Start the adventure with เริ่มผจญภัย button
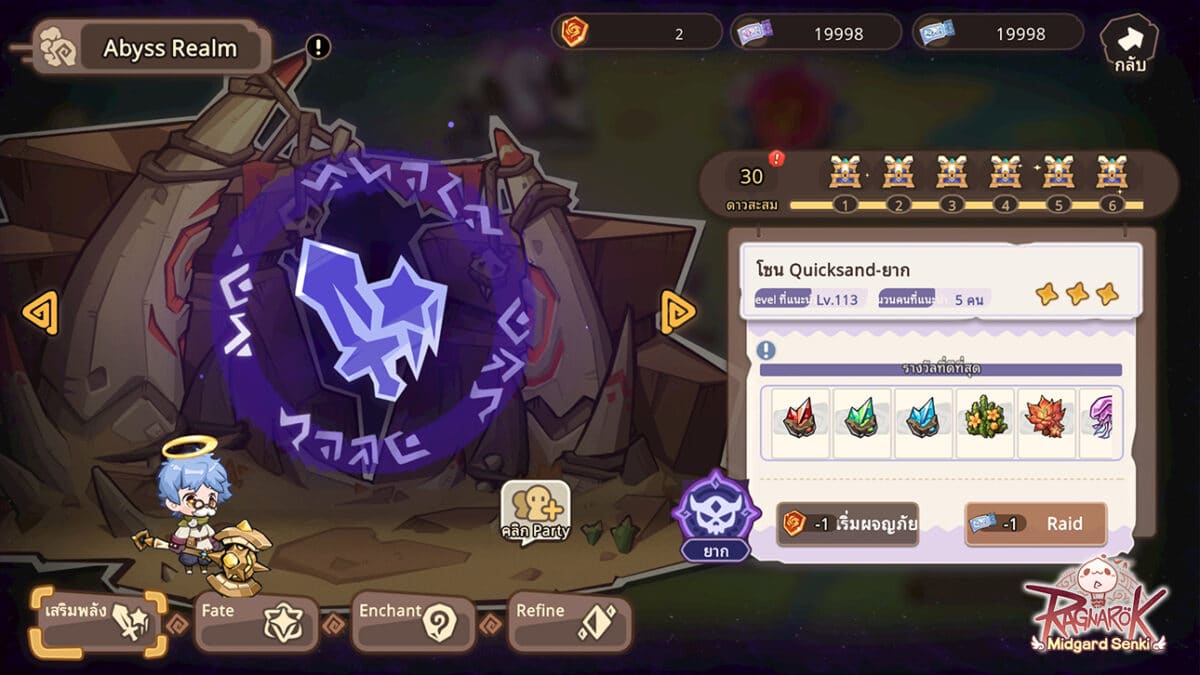 [848, 524]
